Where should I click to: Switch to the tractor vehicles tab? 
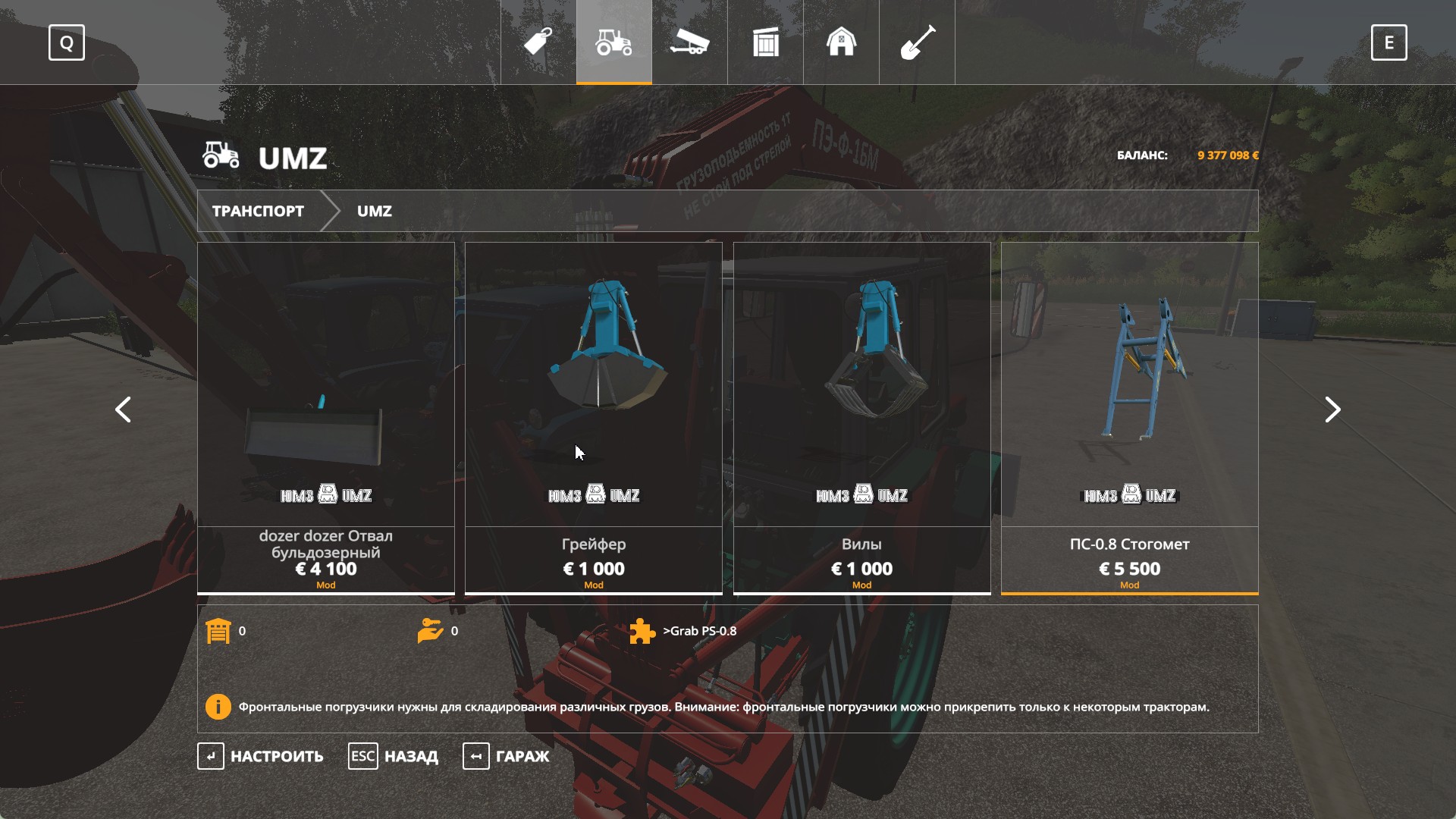(614, 42)
